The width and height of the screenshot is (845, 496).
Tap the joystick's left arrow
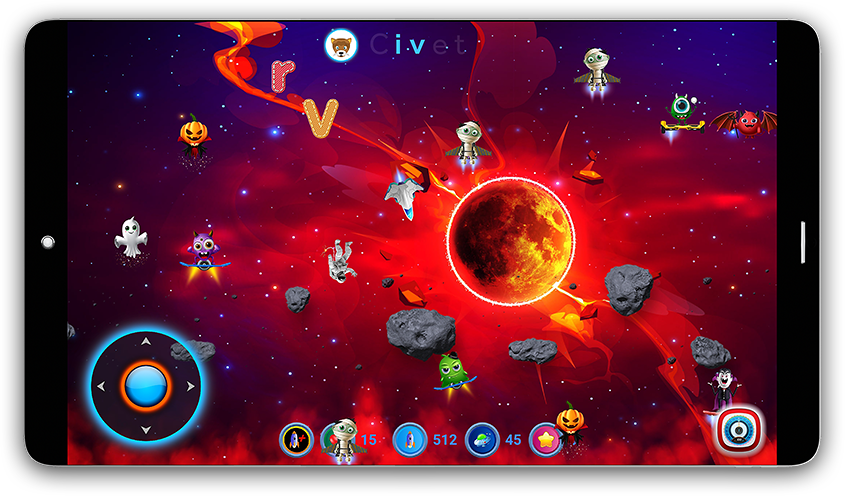pyautogui.click(x=102, y=386)
